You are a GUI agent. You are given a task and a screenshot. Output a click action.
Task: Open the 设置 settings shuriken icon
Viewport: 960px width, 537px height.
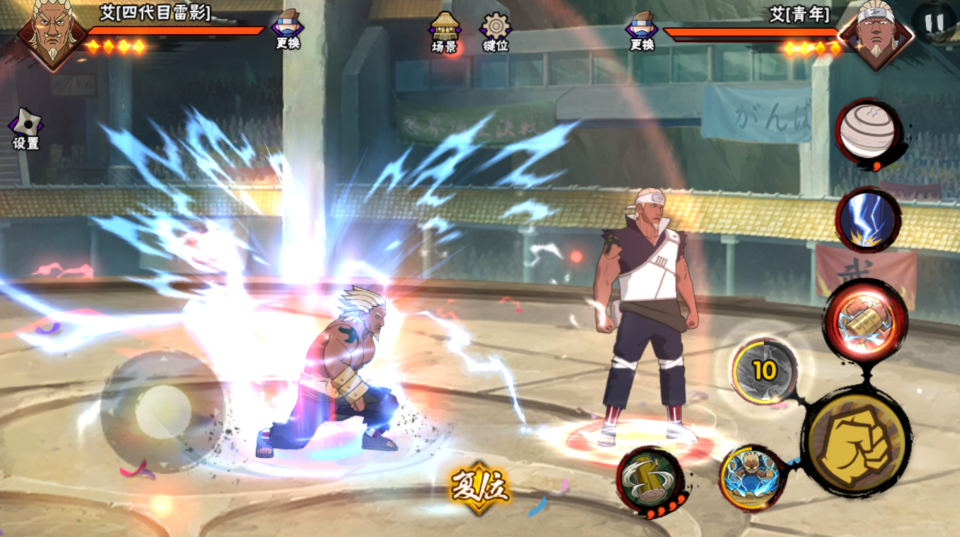26,128
